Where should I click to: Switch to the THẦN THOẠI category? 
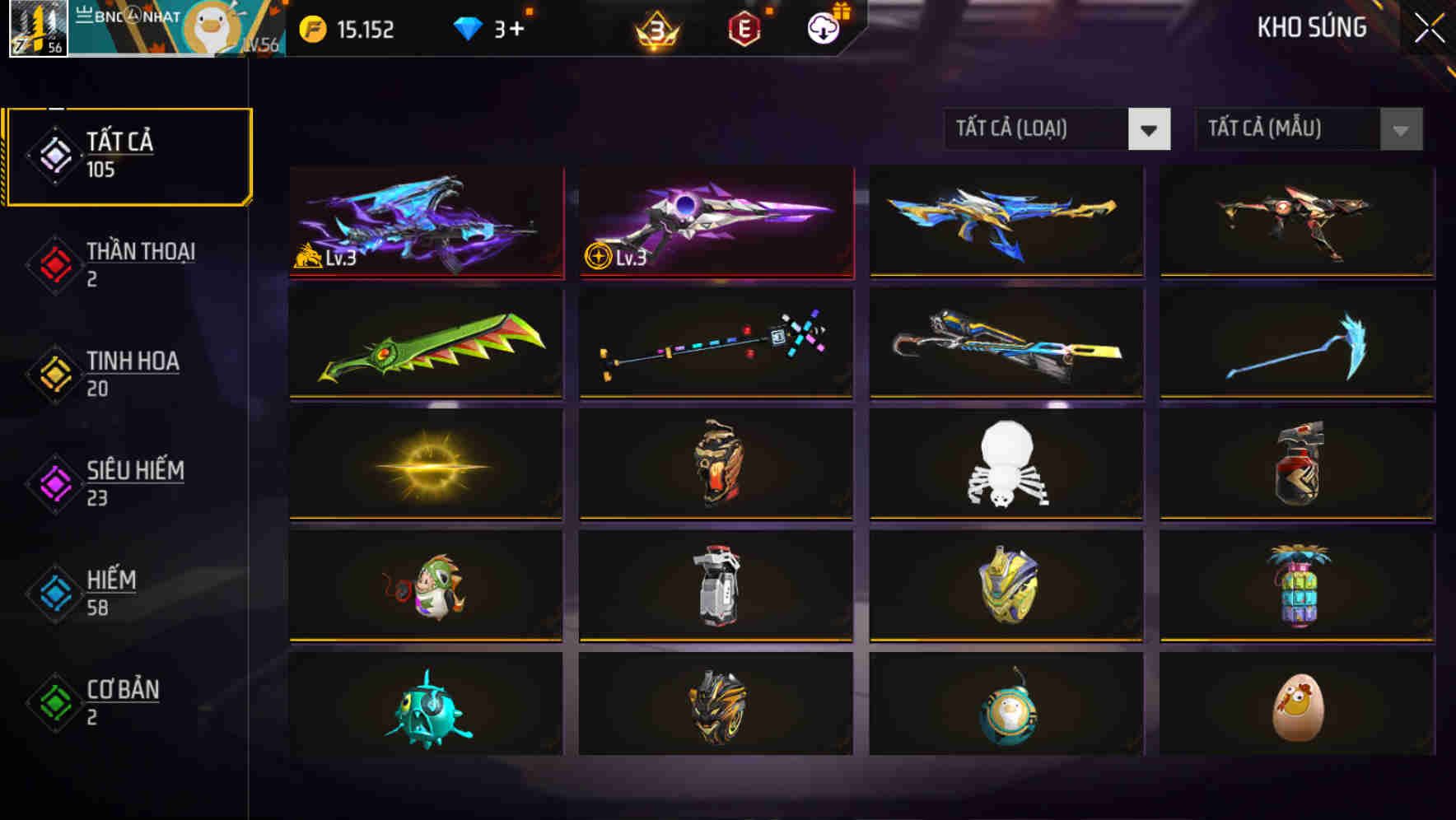click(x=128, y=263)
